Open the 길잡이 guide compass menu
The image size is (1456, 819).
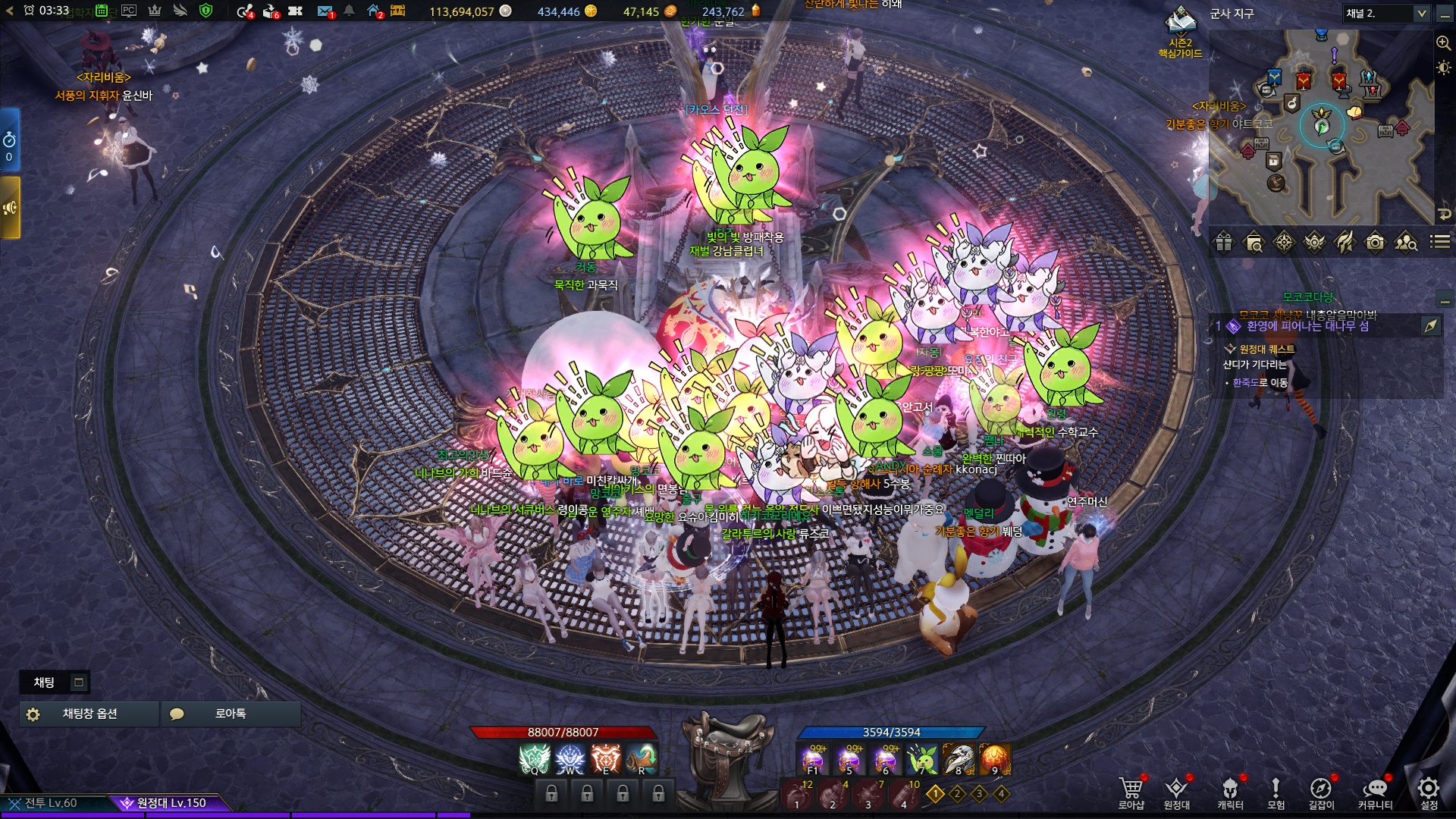1320,789
